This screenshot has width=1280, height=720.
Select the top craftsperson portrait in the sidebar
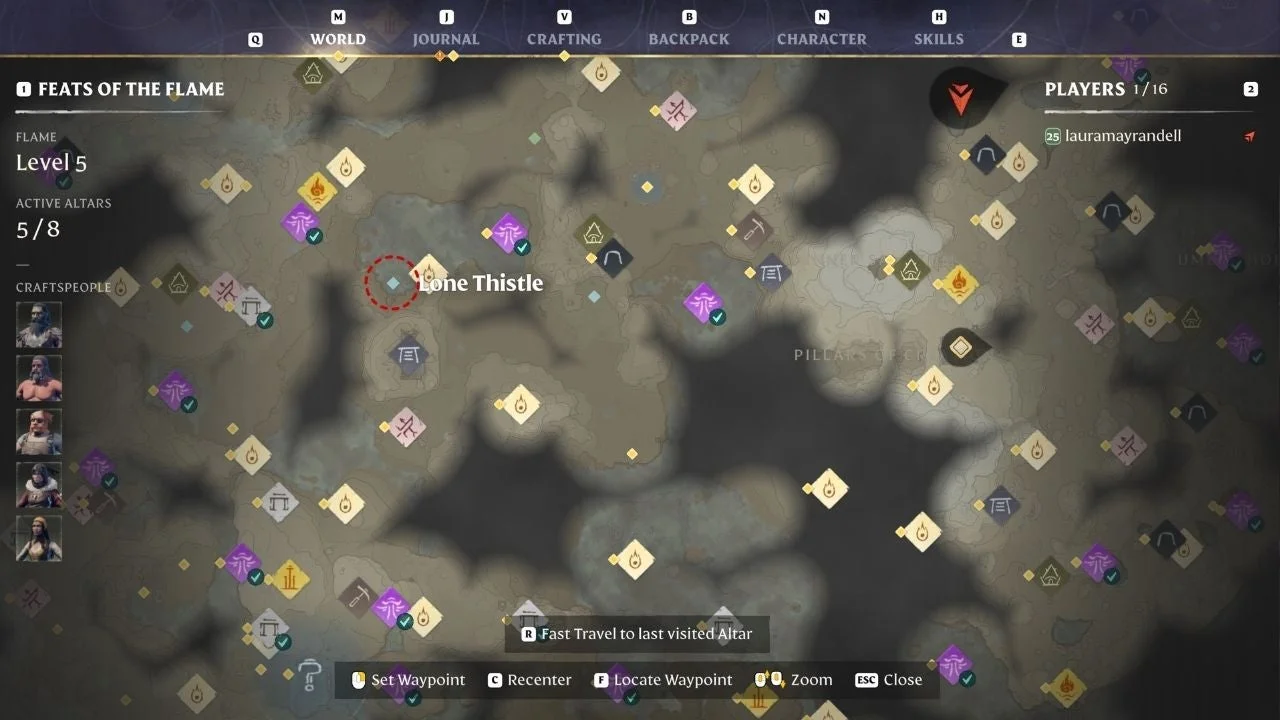coord(38,323)
